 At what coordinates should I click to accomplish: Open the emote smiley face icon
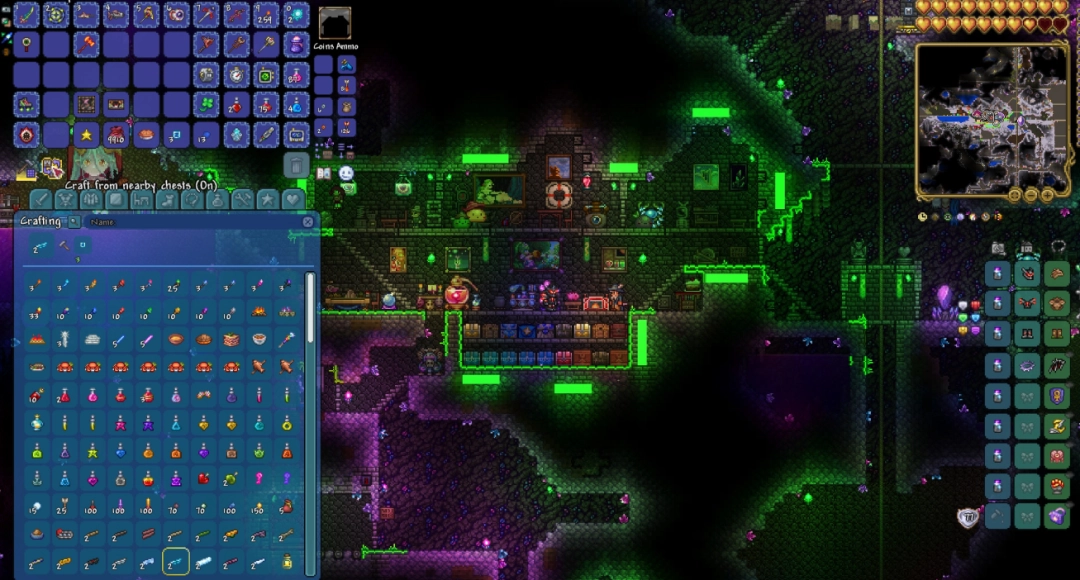coord(346,173)
